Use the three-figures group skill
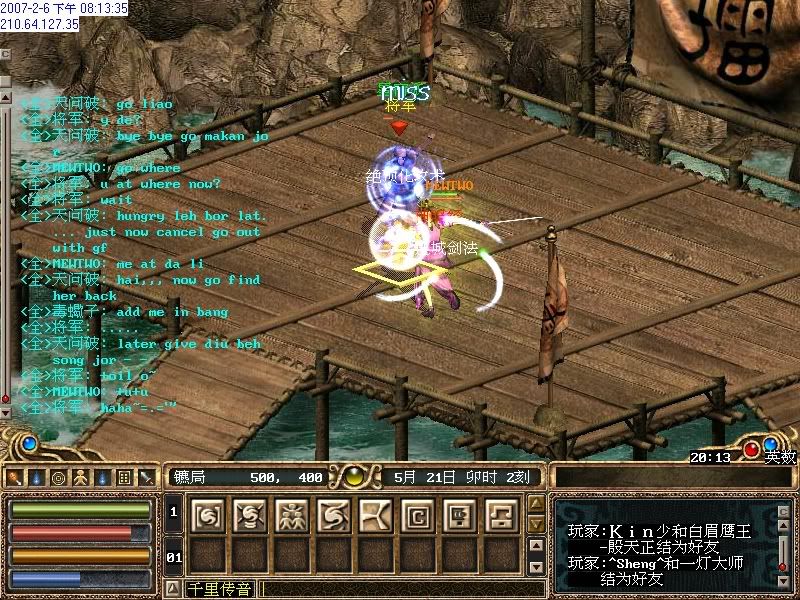Viewport: 800px width, 600px height. (x=290, y=515)
